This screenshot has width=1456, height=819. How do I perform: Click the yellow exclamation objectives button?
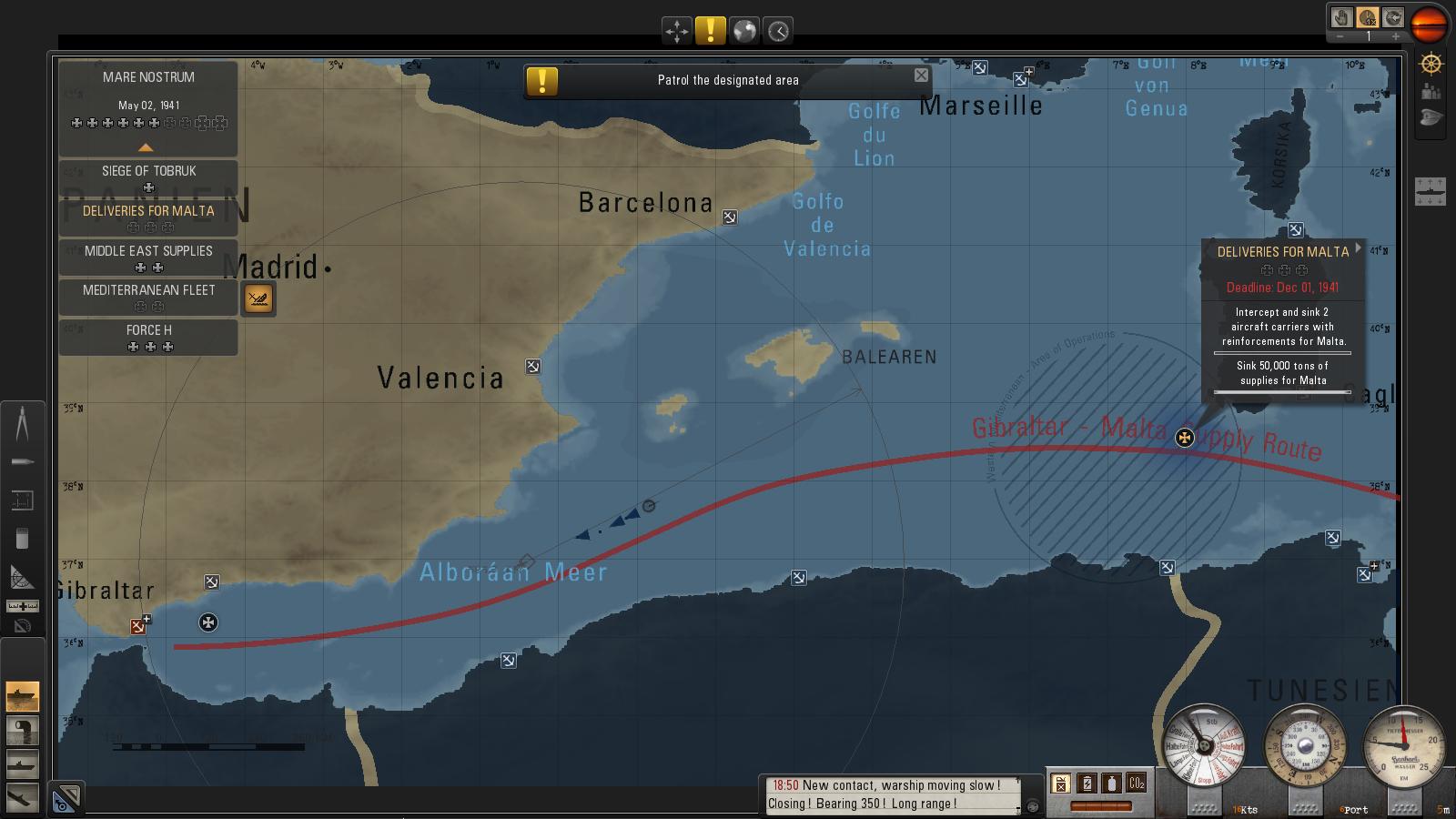[710, 31]
